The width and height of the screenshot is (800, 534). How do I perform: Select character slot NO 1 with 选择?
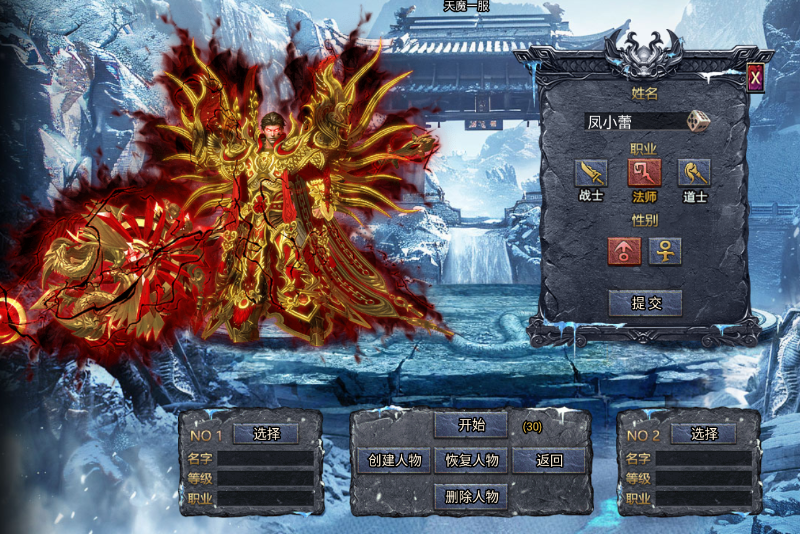pos(266,434)
